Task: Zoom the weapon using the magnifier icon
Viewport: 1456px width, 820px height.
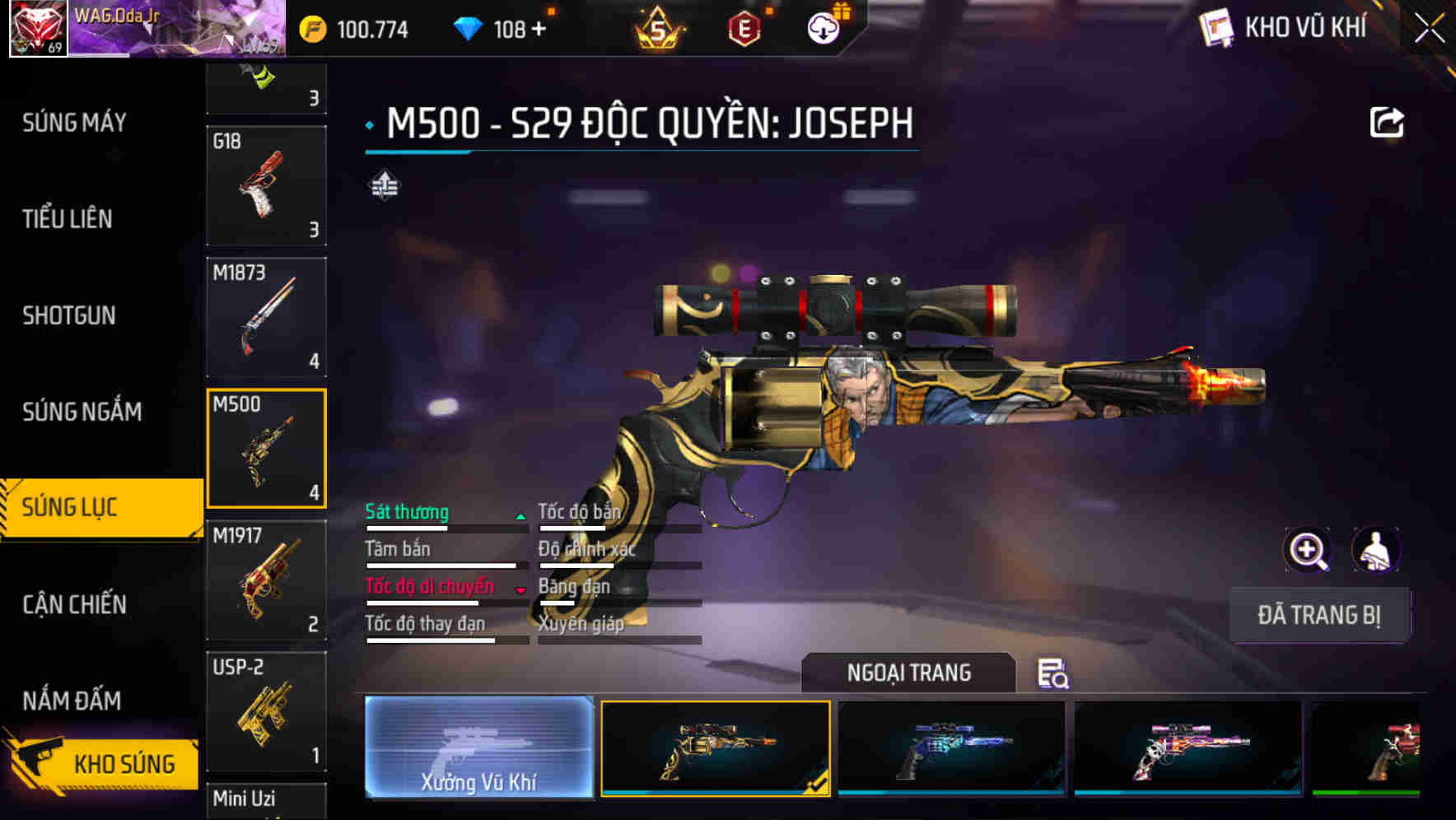Action: (x=1306, y=550)
